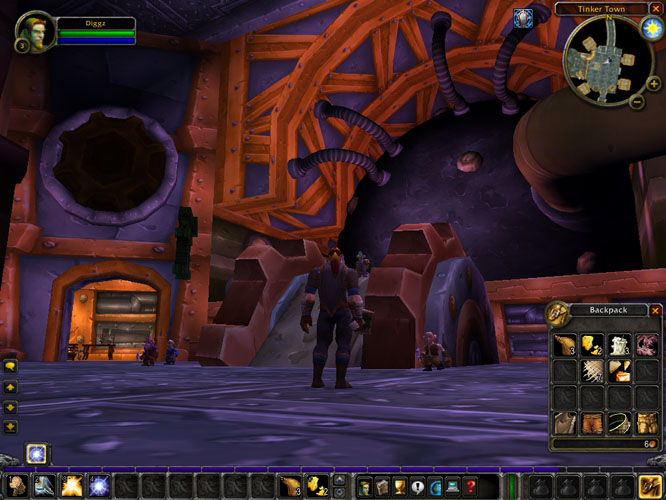Screen dimensions: 666x500
Task: Toggle the backpack button on bag bar
Action: point(651,486)
